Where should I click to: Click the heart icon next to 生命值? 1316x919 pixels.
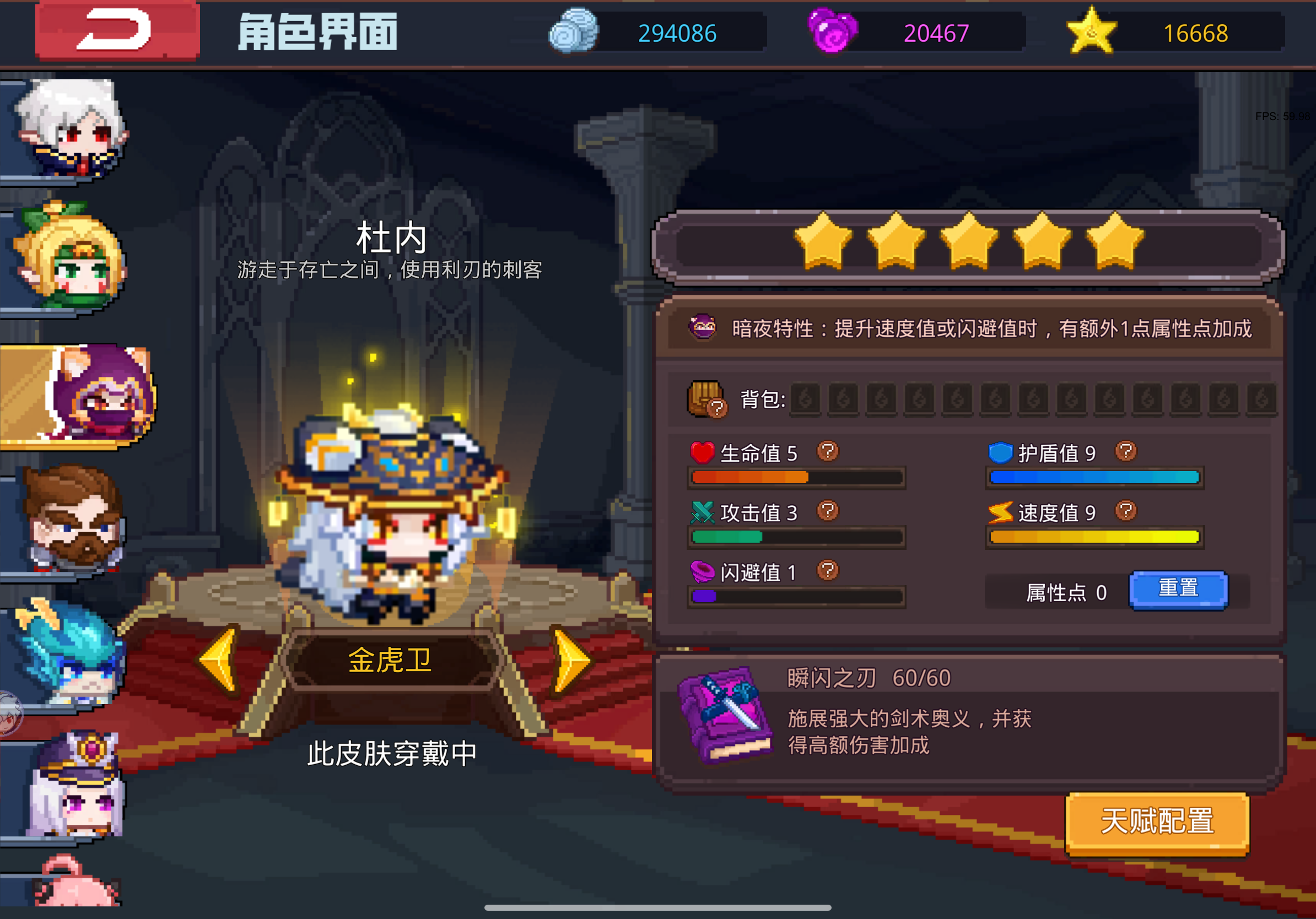[704, 452]
